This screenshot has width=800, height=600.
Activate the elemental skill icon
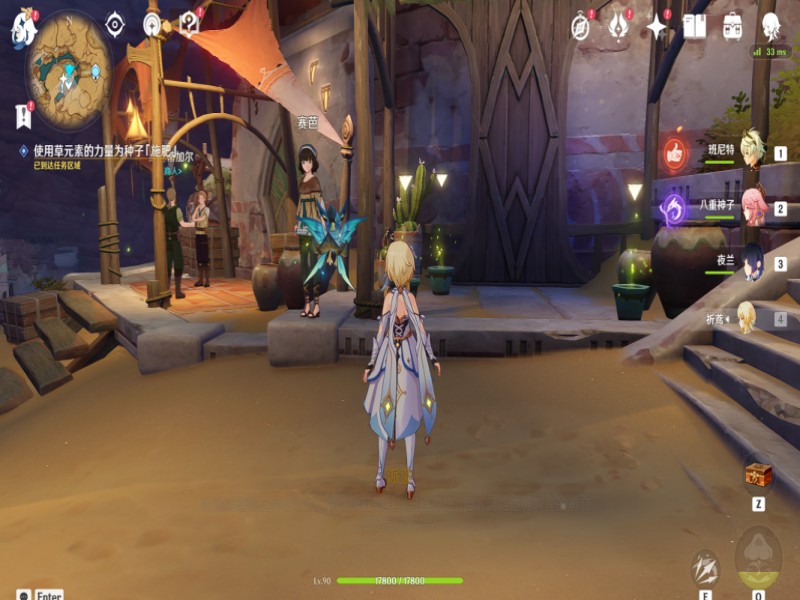point(706,567)
